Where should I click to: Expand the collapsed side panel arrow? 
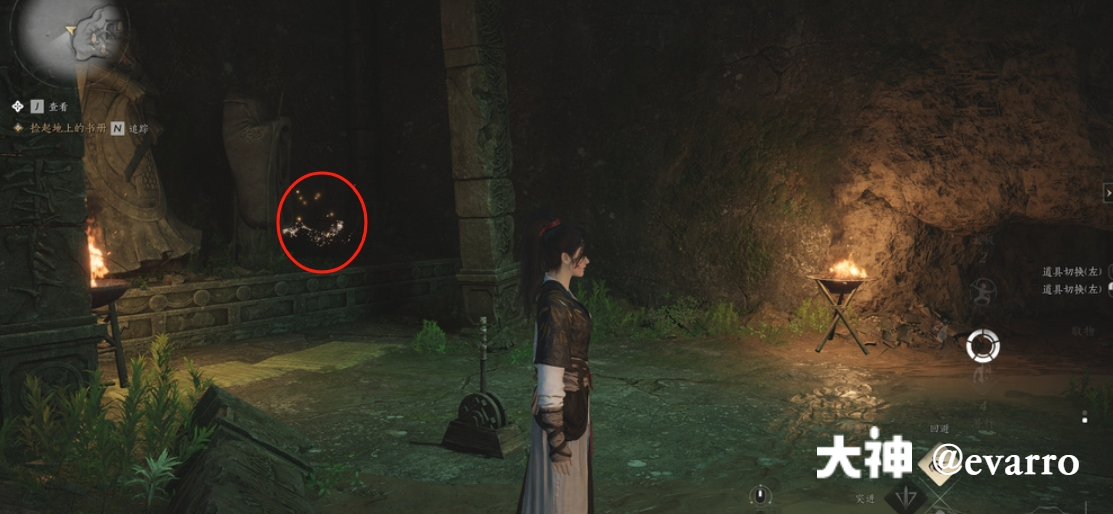pos(1107,191)
